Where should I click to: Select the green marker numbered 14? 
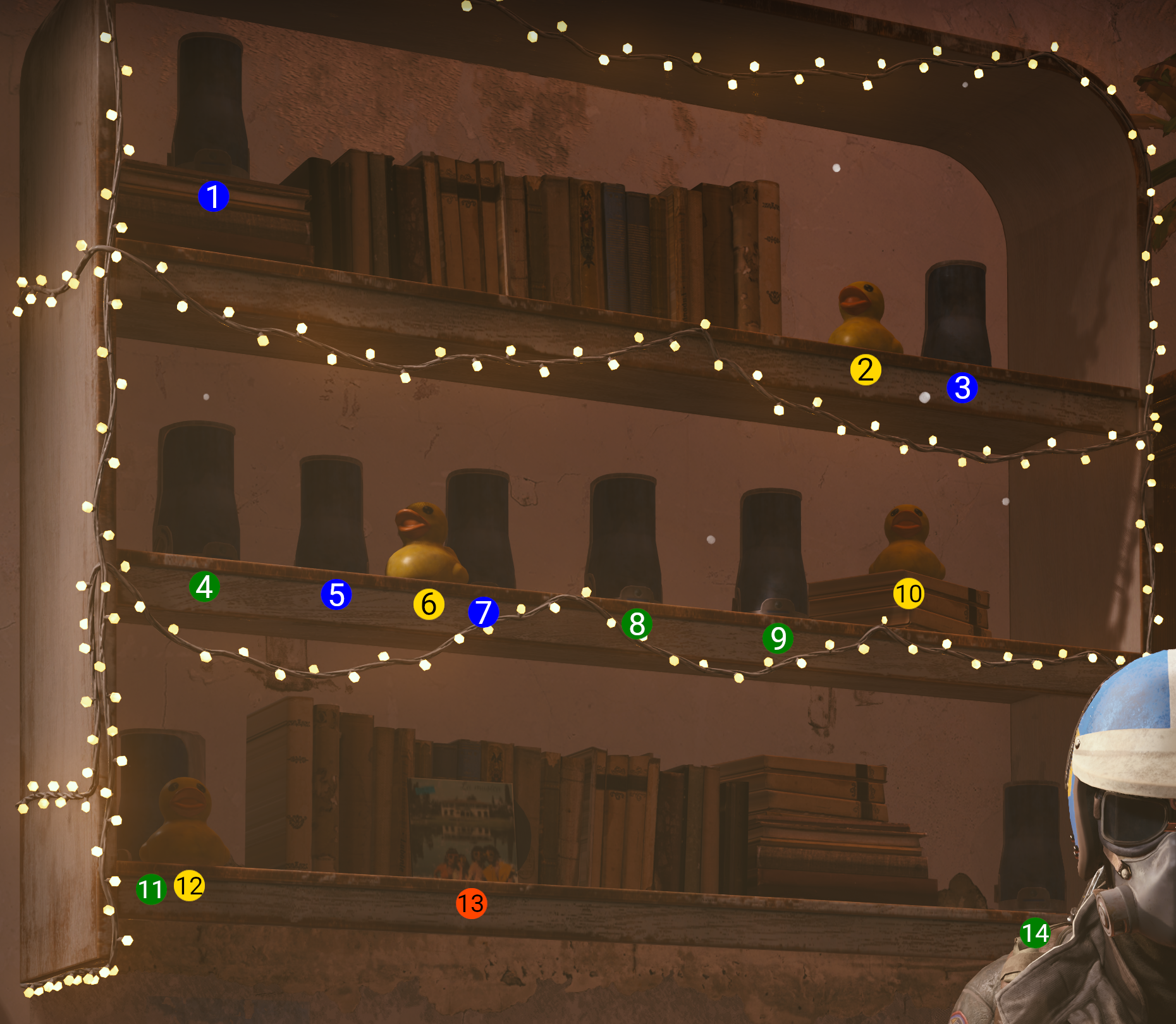point(1035,933)
